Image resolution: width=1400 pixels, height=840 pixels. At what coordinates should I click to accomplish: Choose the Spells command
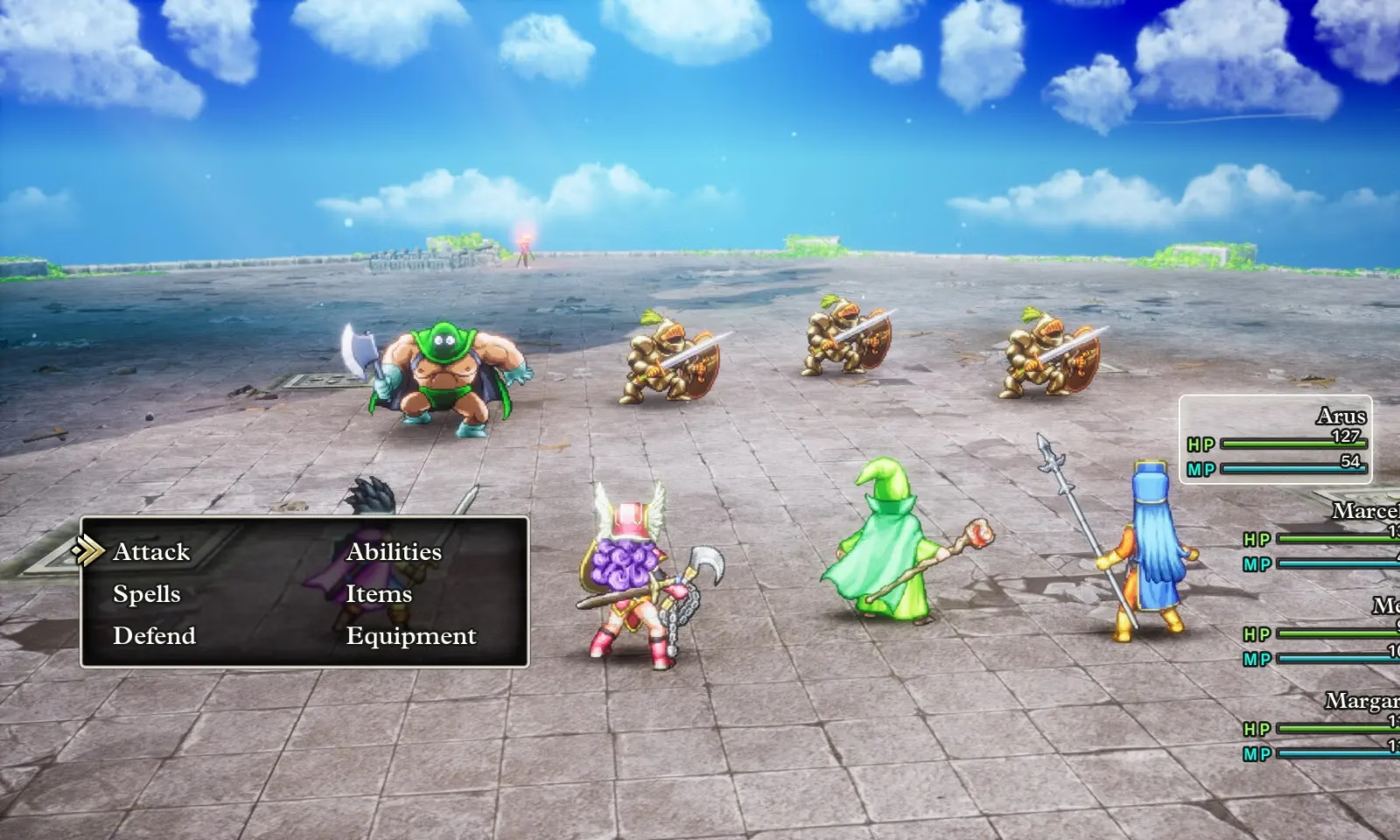pos(146,593)
